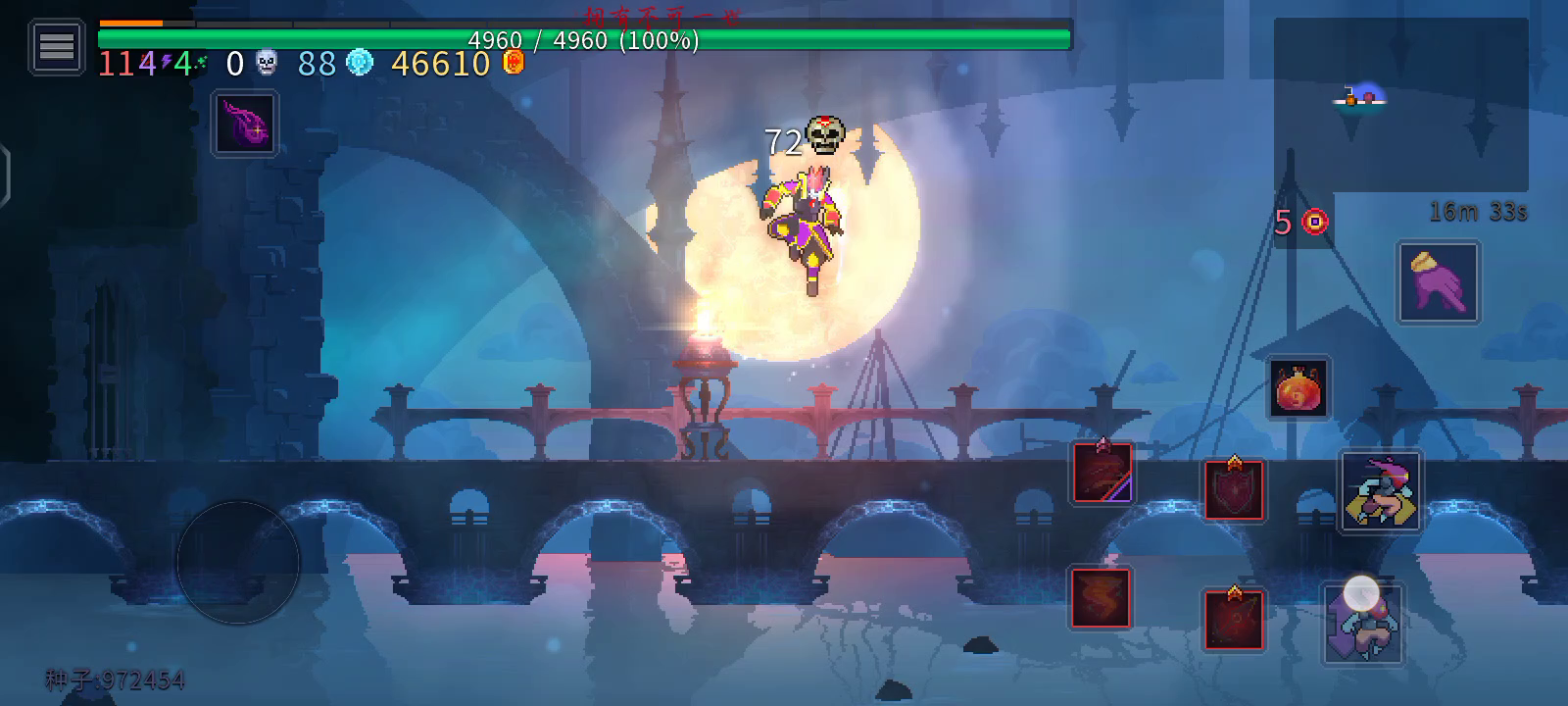Viewport: 1568px width, 706px height.
Task: Open the minimap
Action: coord(1400,104)
